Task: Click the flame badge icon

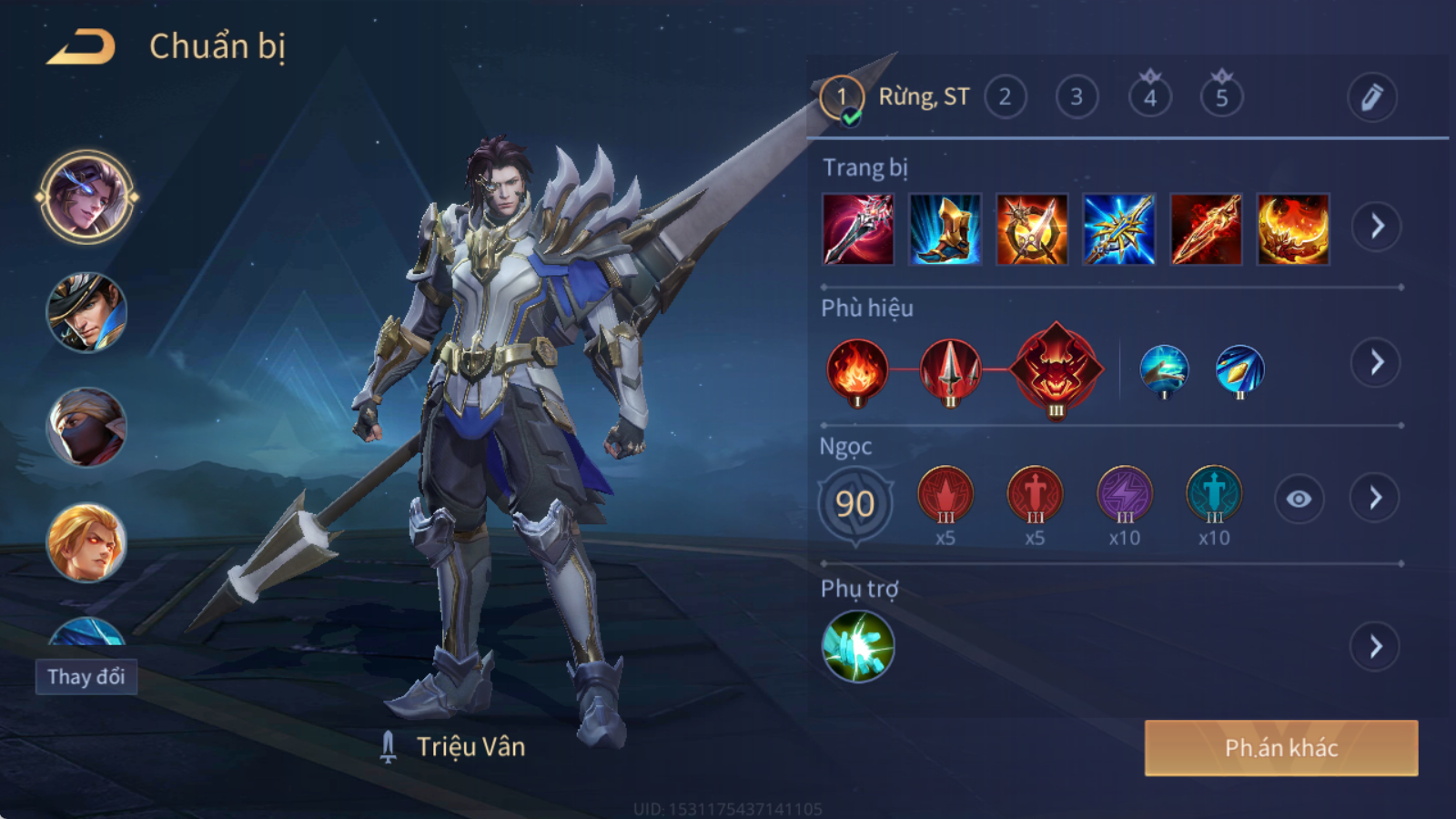Action: (856, 370)
